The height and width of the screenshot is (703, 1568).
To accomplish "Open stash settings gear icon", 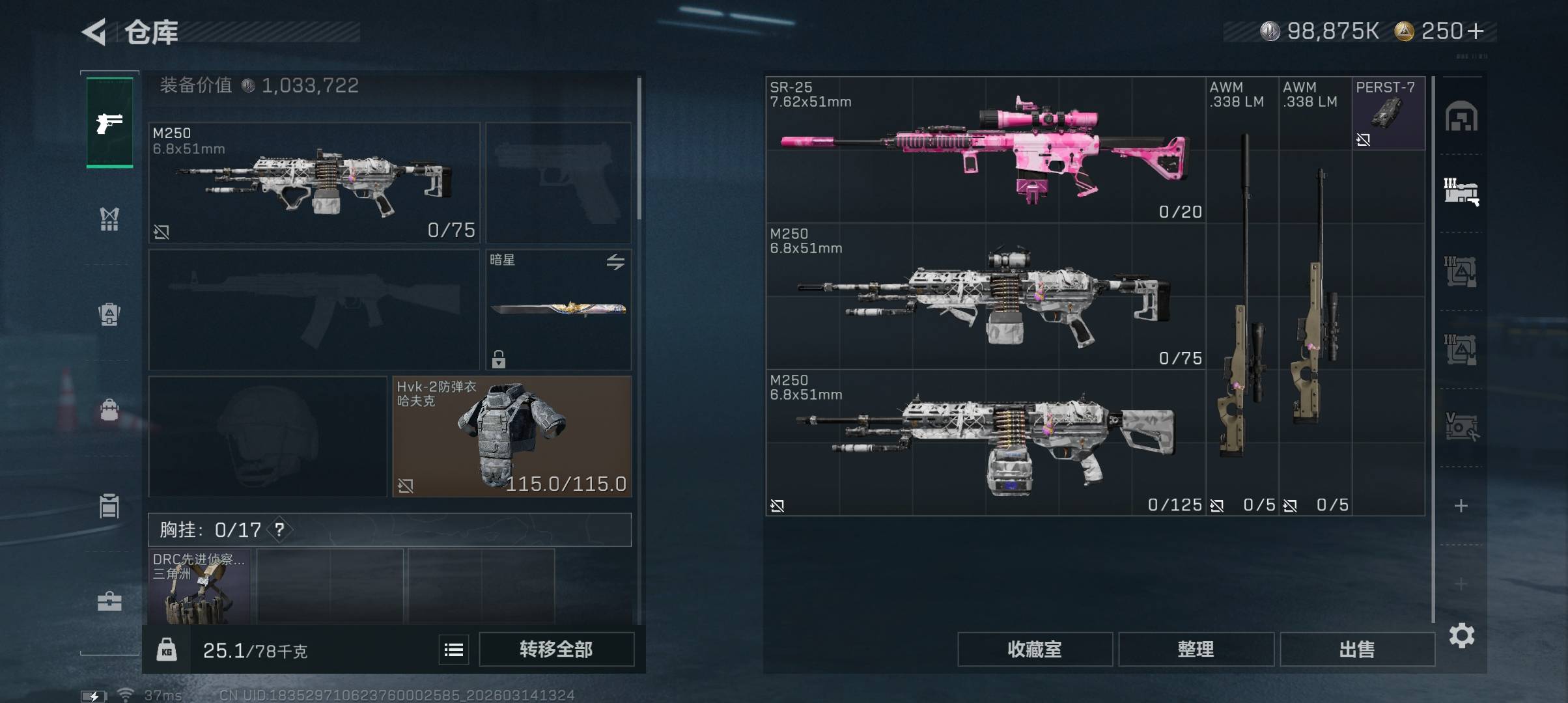I will click(1461, 635).
